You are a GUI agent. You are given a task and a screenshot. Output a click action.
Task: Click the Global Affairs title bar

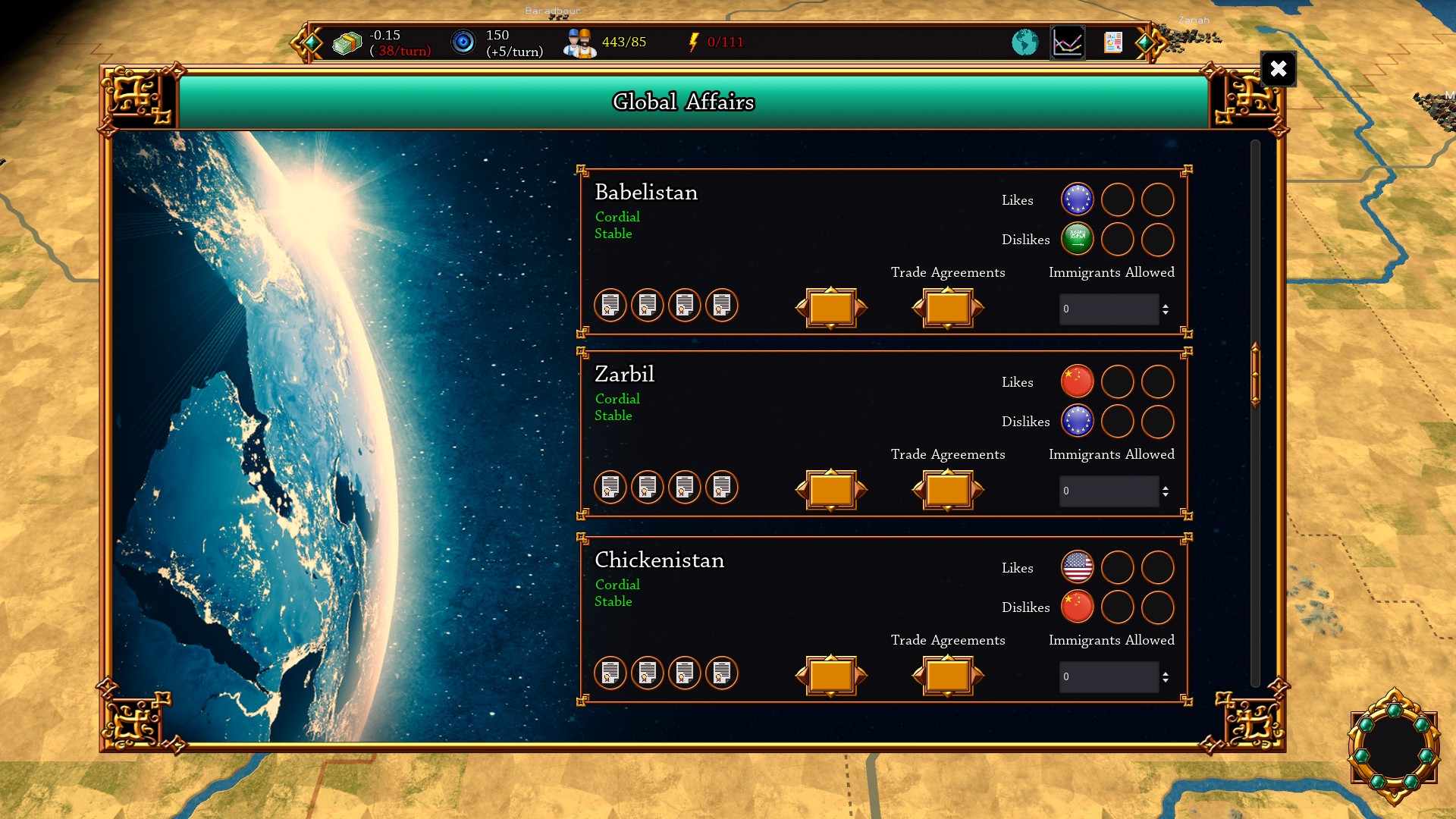coord(683,101)
